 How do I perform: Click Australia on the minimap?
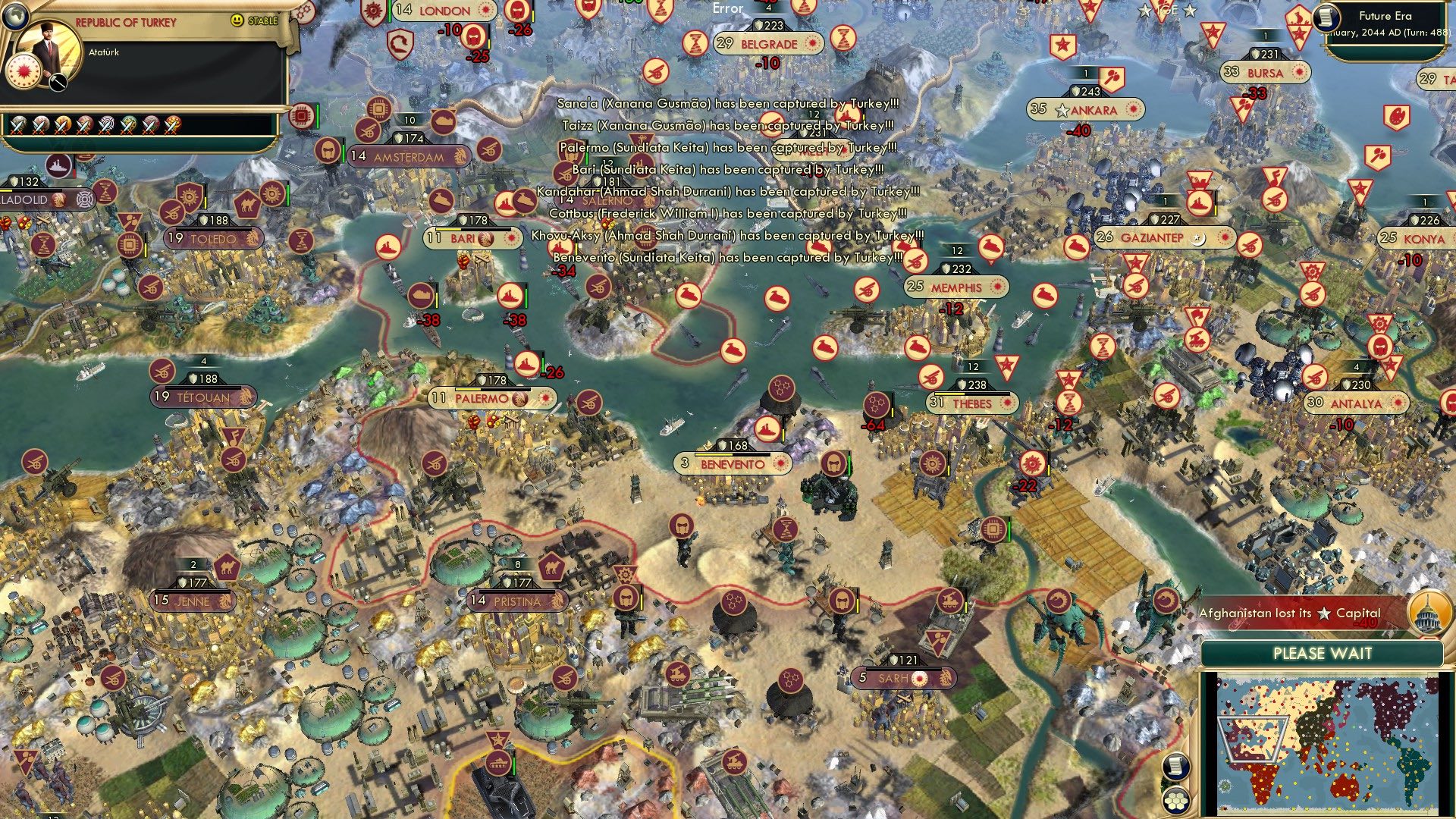[x=1345, y=788]
